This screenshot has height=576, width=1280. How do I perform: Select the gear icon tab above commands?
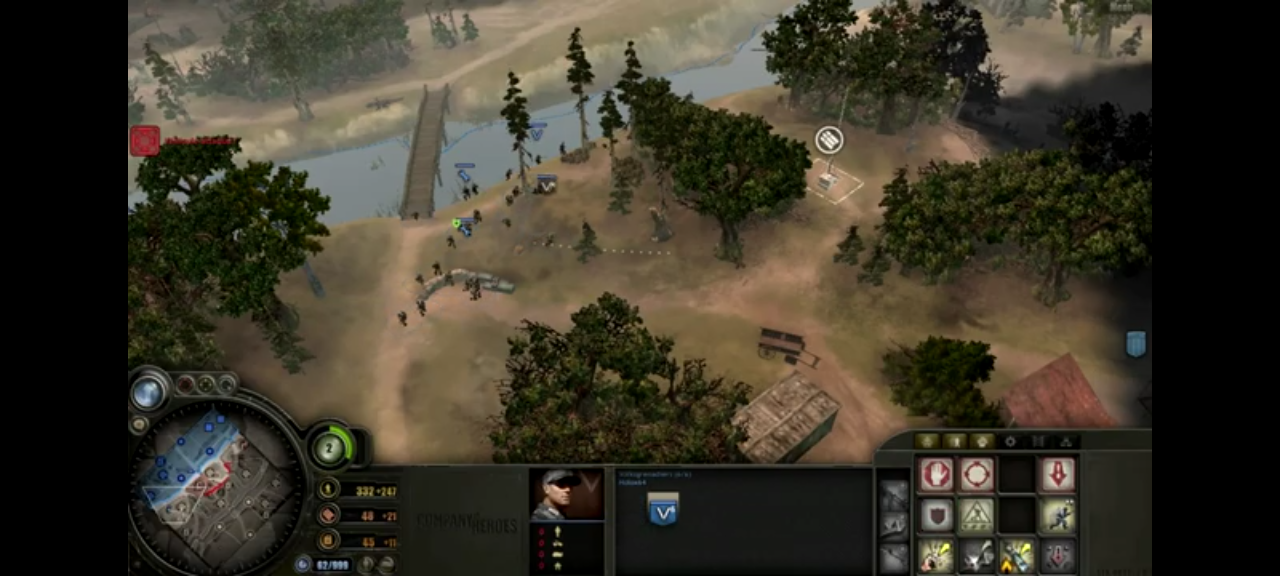[x=1010, y=441]
